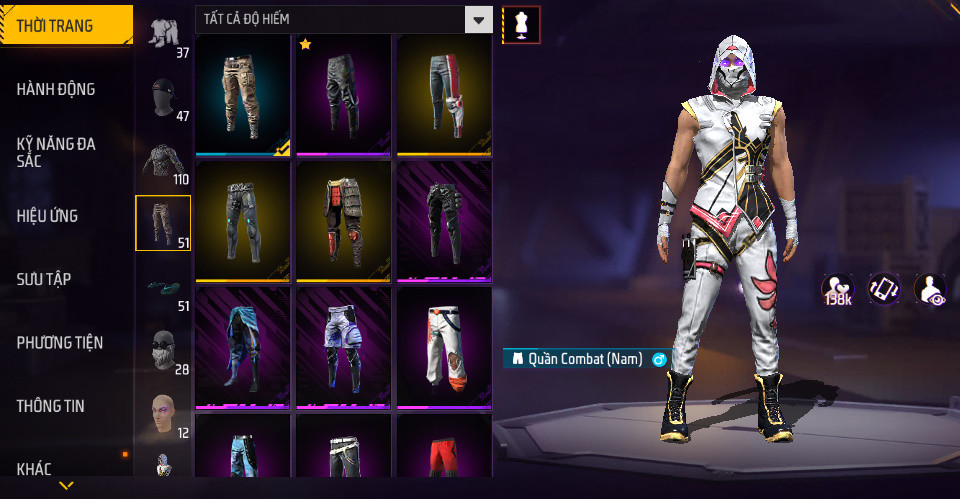The width and height of the screenshot is (960, 499).
Task: Toggle the character visibility eye icon
Action: tap(930, 289)
